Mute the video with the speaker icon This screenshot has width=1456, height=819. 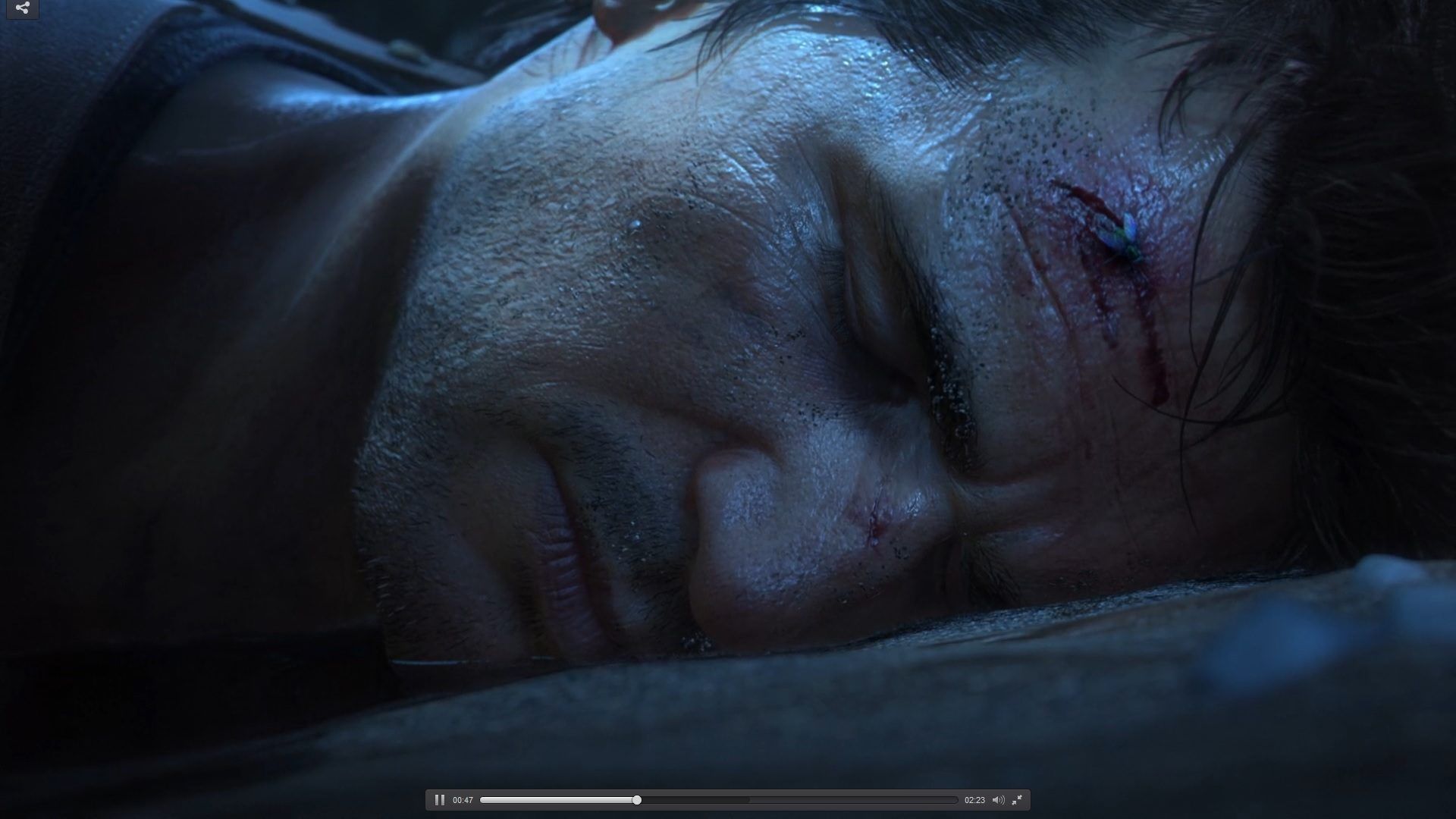(x=998, y=800)
